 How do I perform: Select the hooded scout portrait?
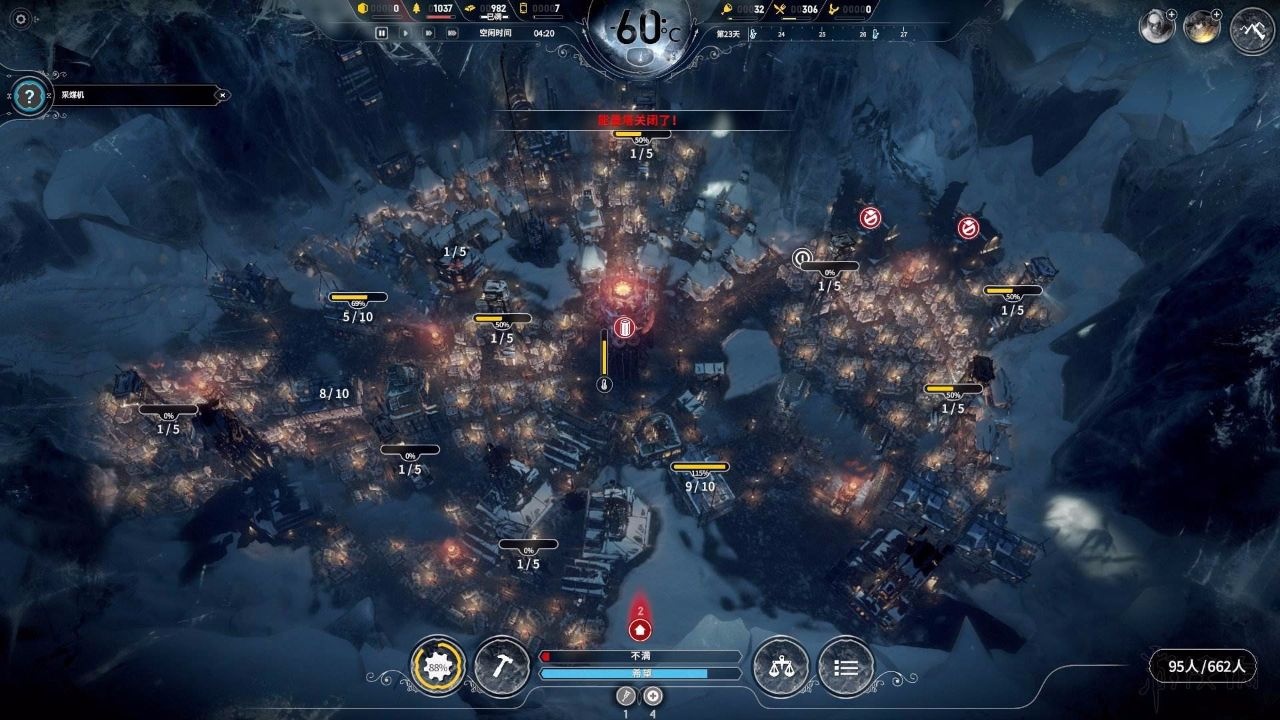1156,27
